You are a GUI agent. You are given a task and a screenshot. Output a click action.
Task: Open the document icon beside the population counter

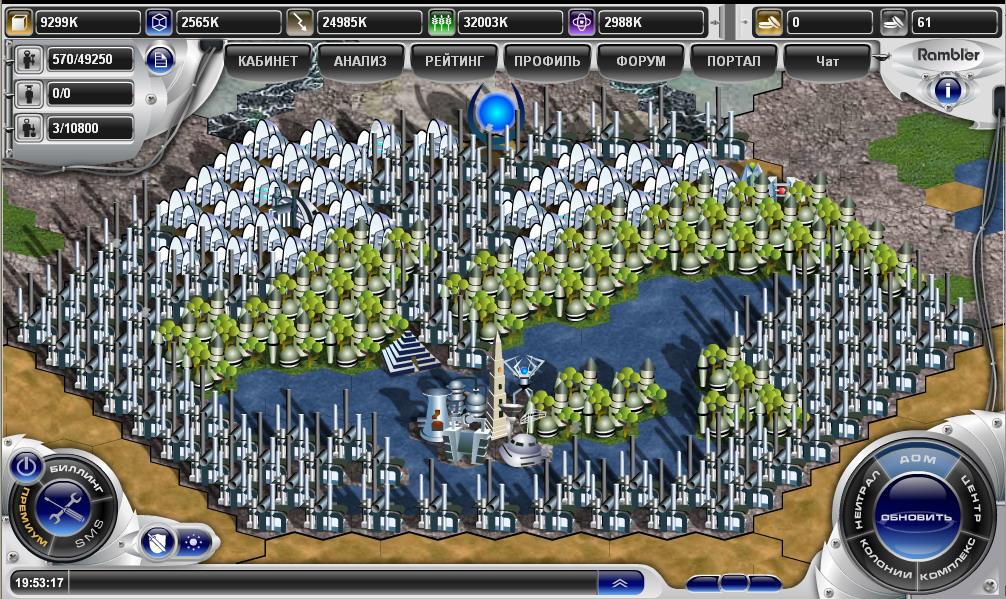(x=160, y=59)
